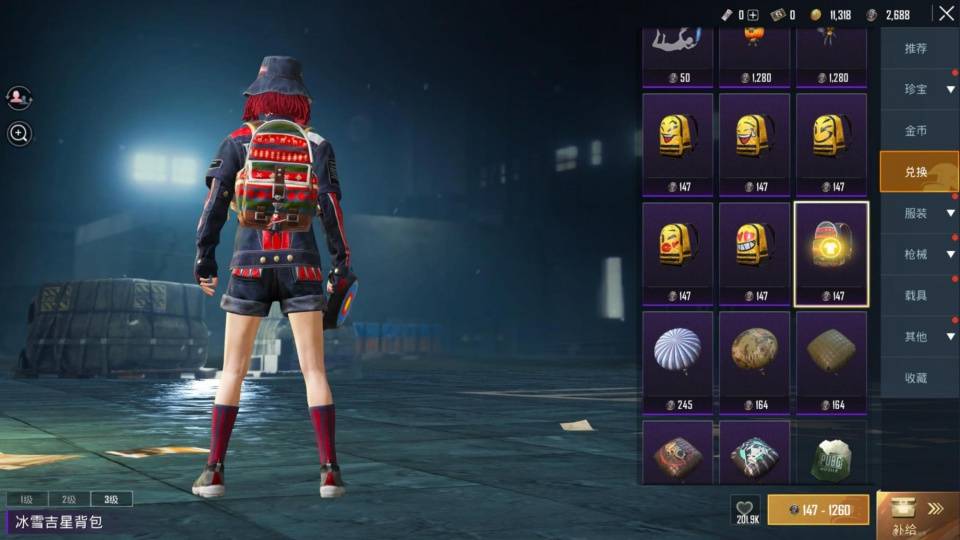This screenshot has height=540, width=960.
Task: Click the plus button beside the ticket count
Action: (x=753, y=15)
